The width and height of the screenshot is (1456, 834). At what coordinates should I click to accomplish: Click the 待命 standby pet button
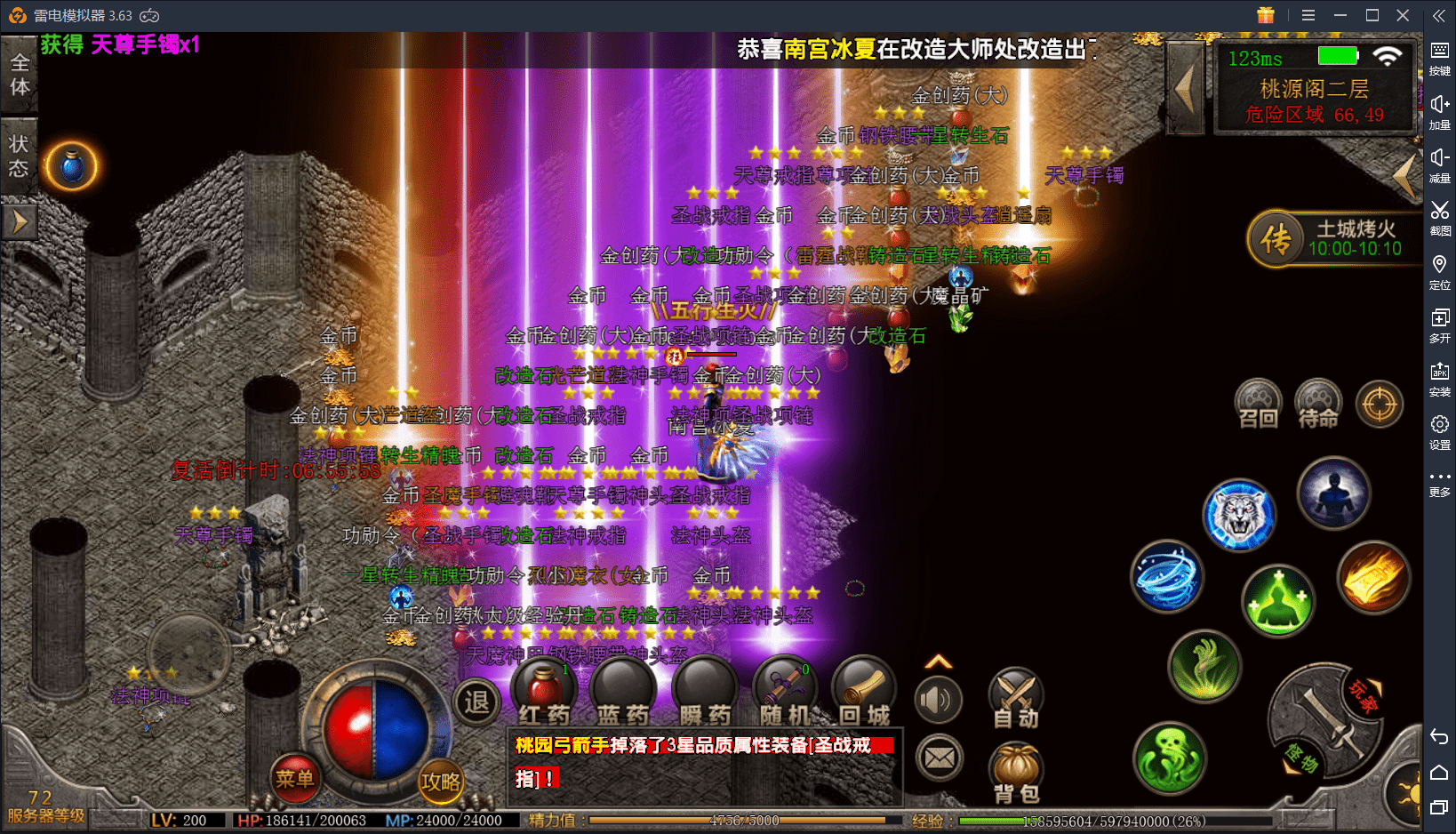coord(1318,405)
